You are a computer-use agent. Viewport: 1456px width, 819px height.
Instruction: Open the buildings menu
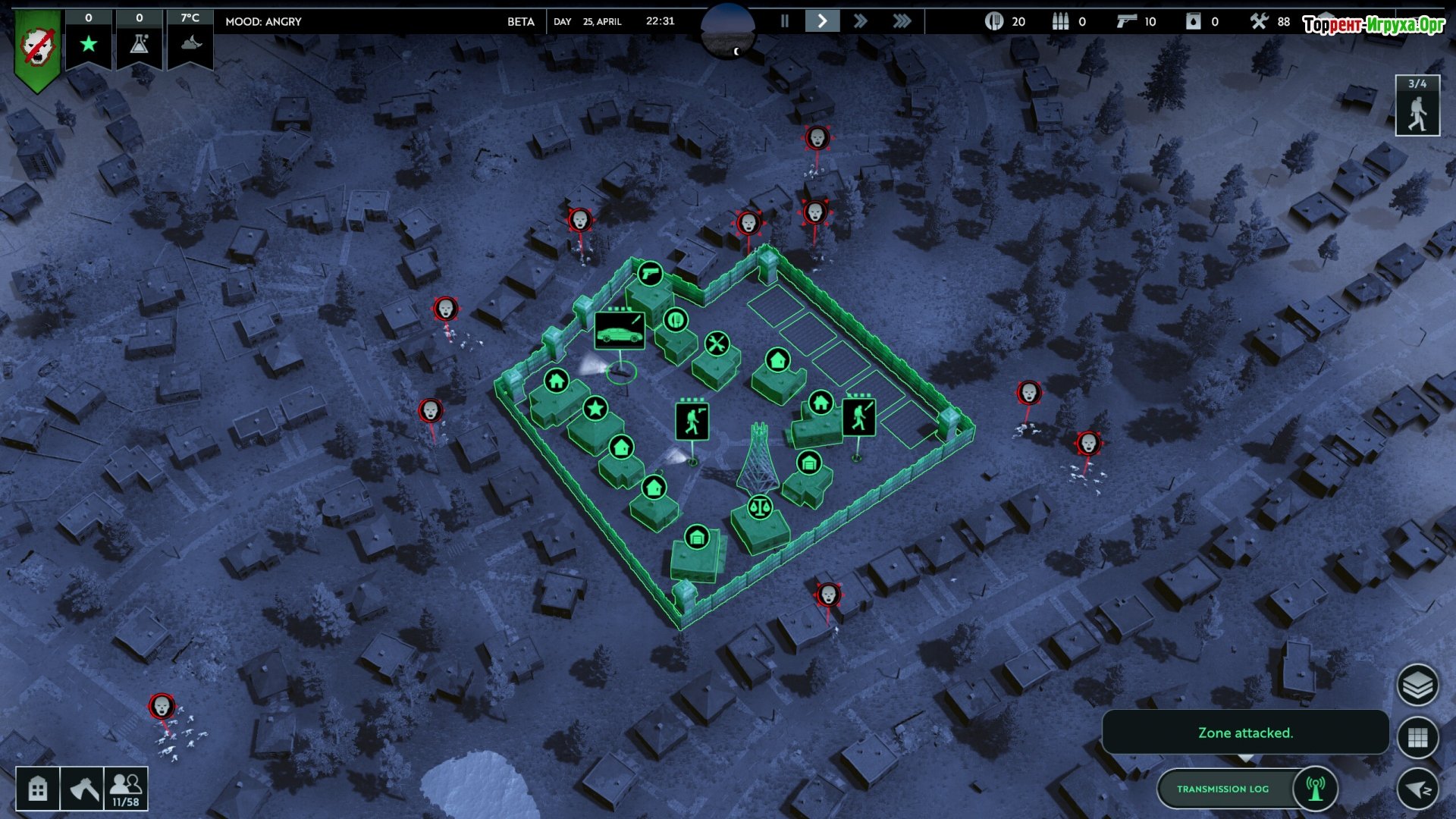coord(37,789)
